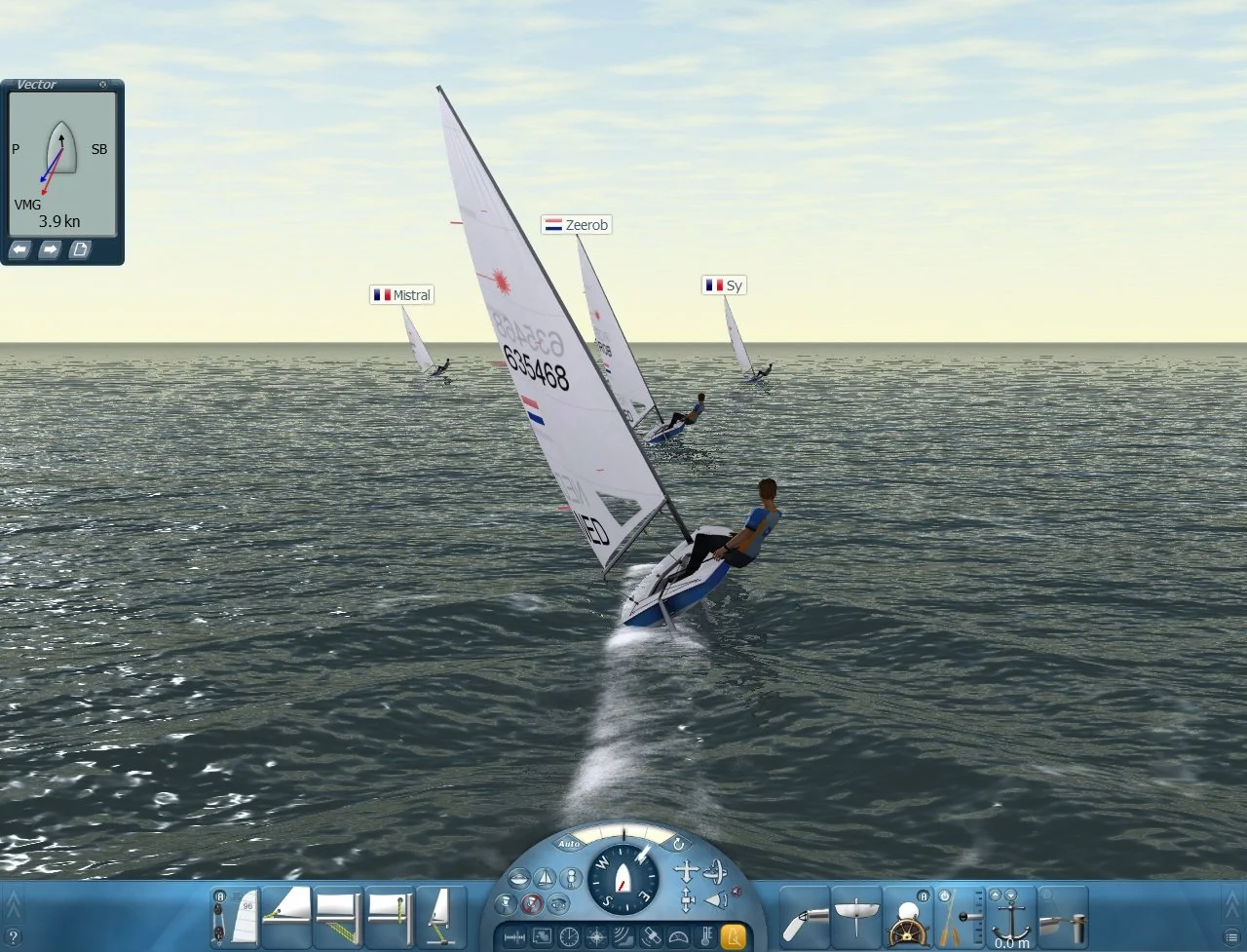Select the stopwatch instrument icon
This screenshot has width=1247, height=952.
(568, 935)
